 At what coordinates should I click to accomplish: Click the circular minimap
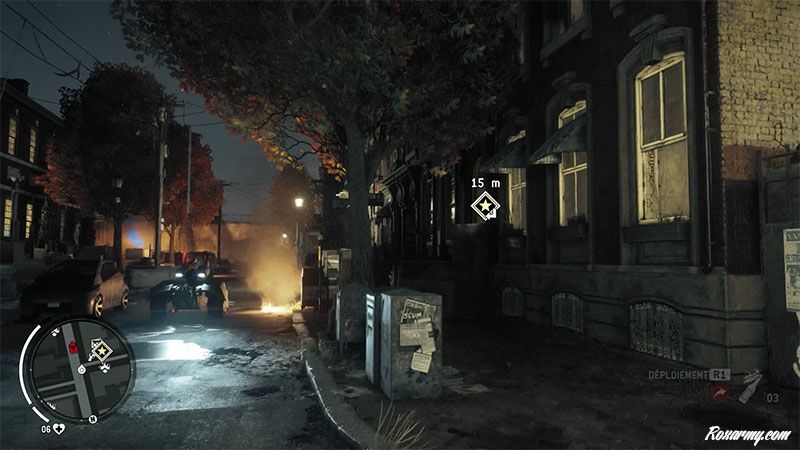tap(81, 369)
